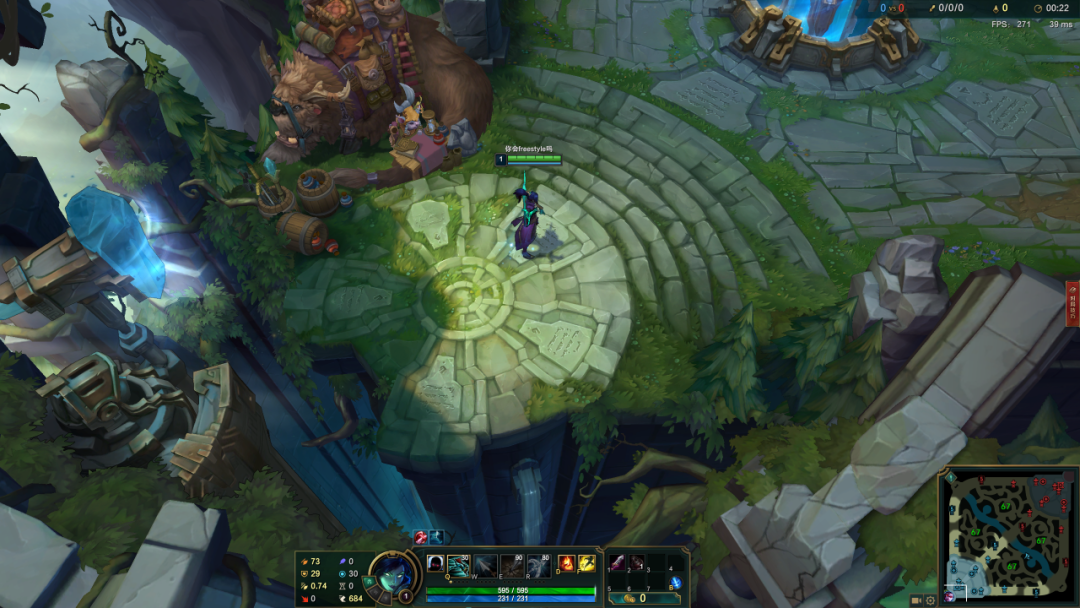This screenshot has height=608, width=1080.
Task: Start Recall with the blue B icon
Action: (676, 583)
